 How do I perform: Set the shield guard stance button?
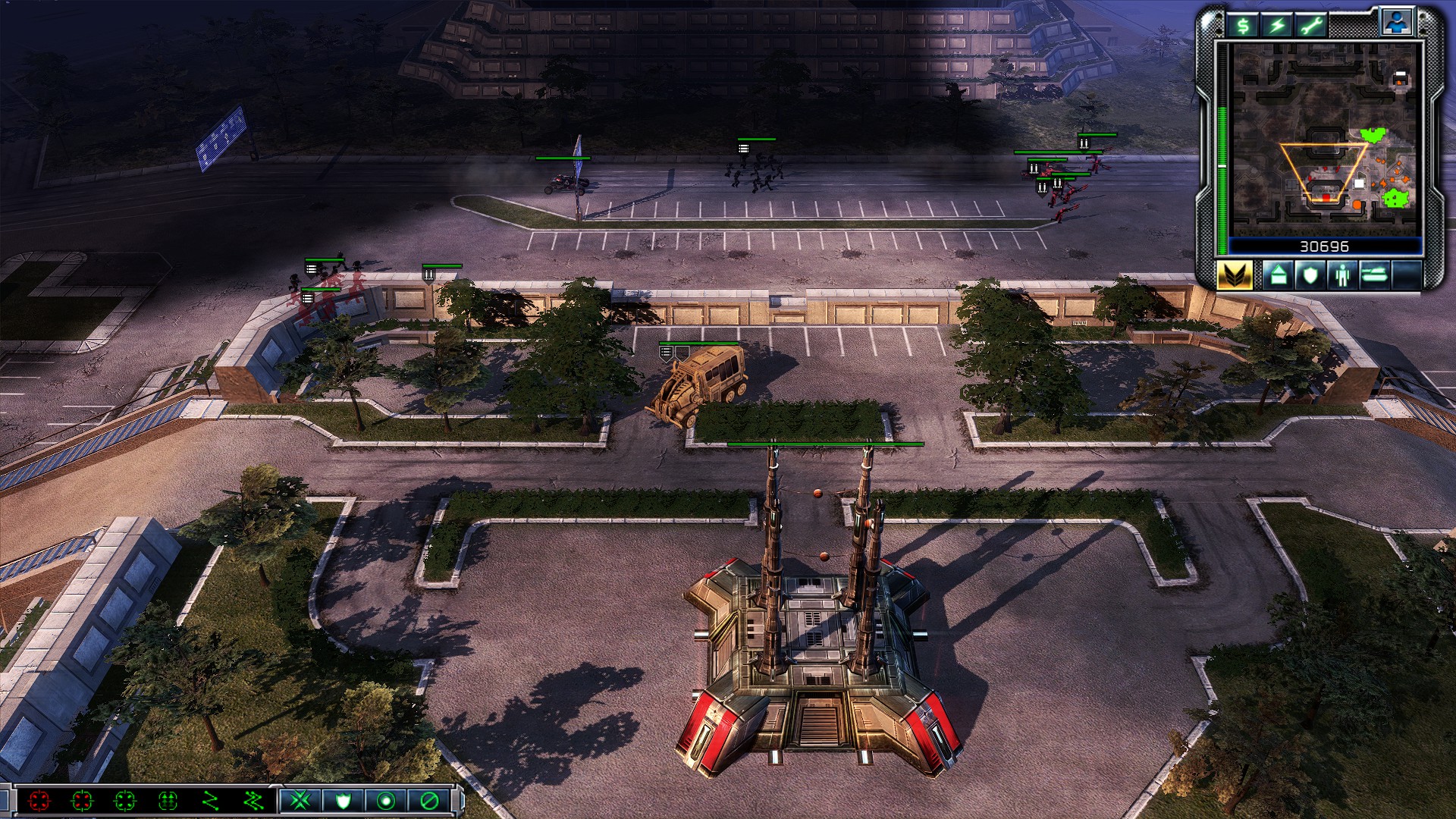click(343, 801)
